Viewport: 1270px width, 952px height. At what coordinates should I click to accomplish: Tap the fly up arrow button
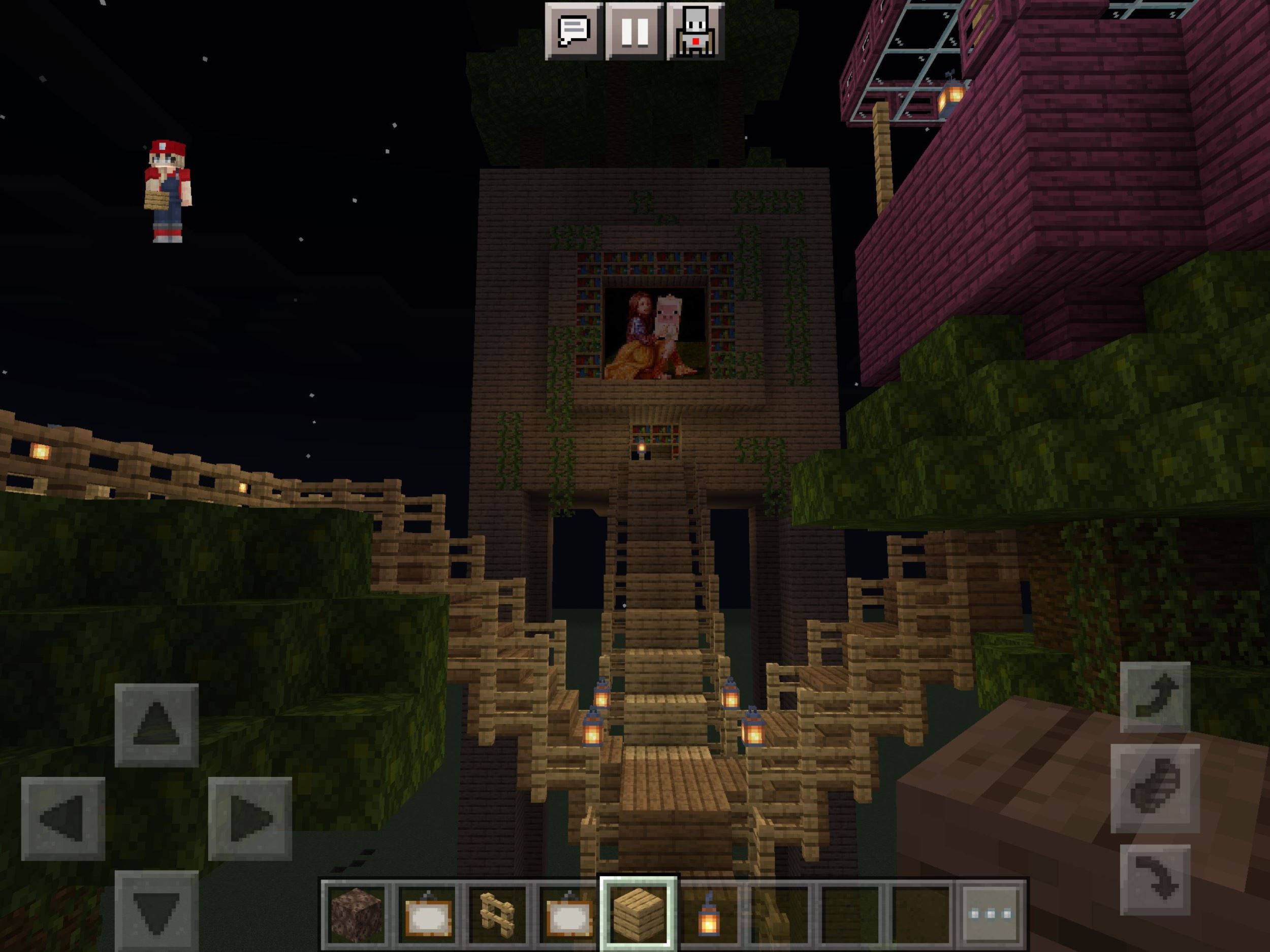1155,697
